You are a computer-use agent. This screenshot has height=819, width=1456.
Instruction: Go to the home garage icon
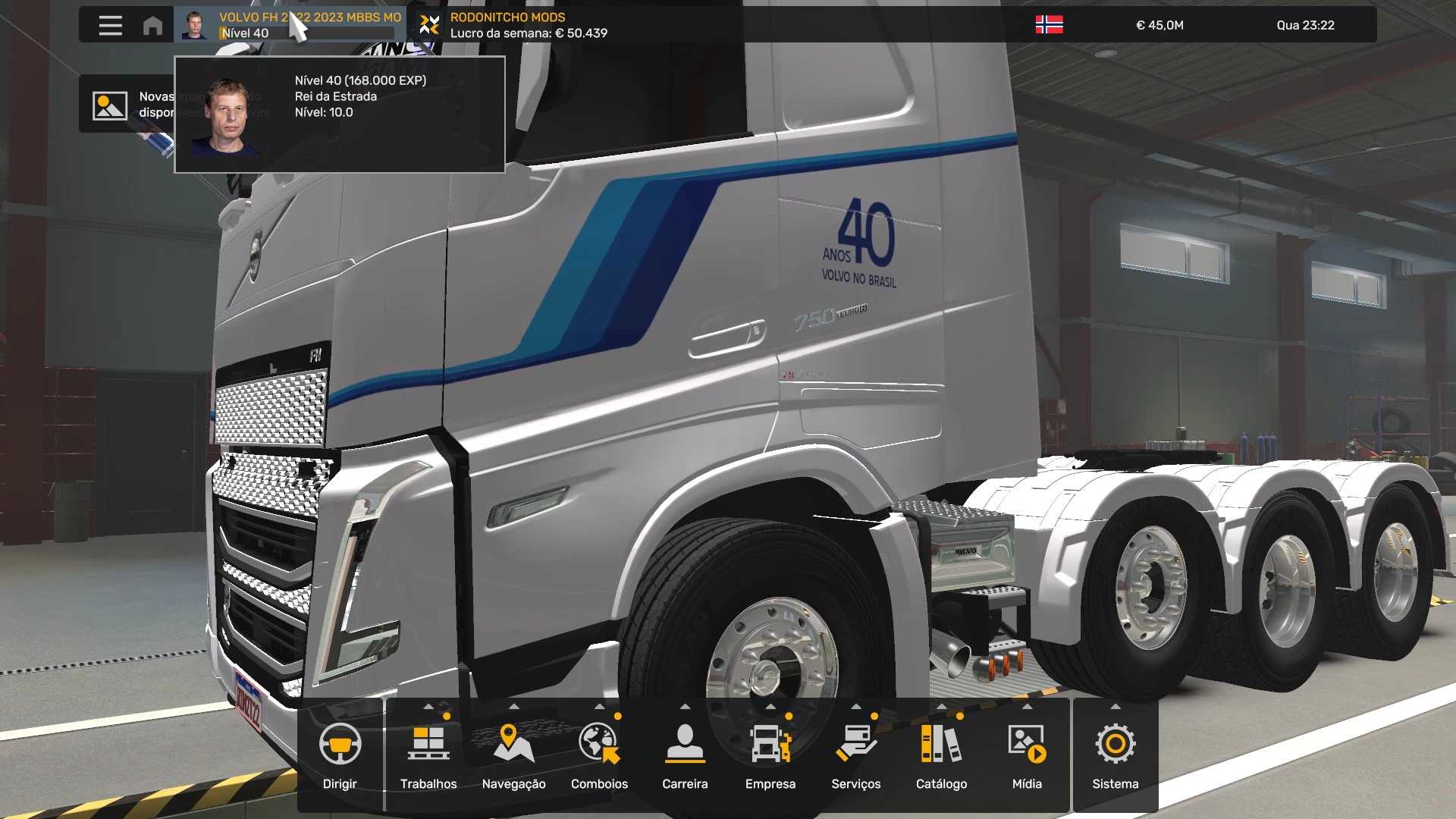(x=152, y=25)
